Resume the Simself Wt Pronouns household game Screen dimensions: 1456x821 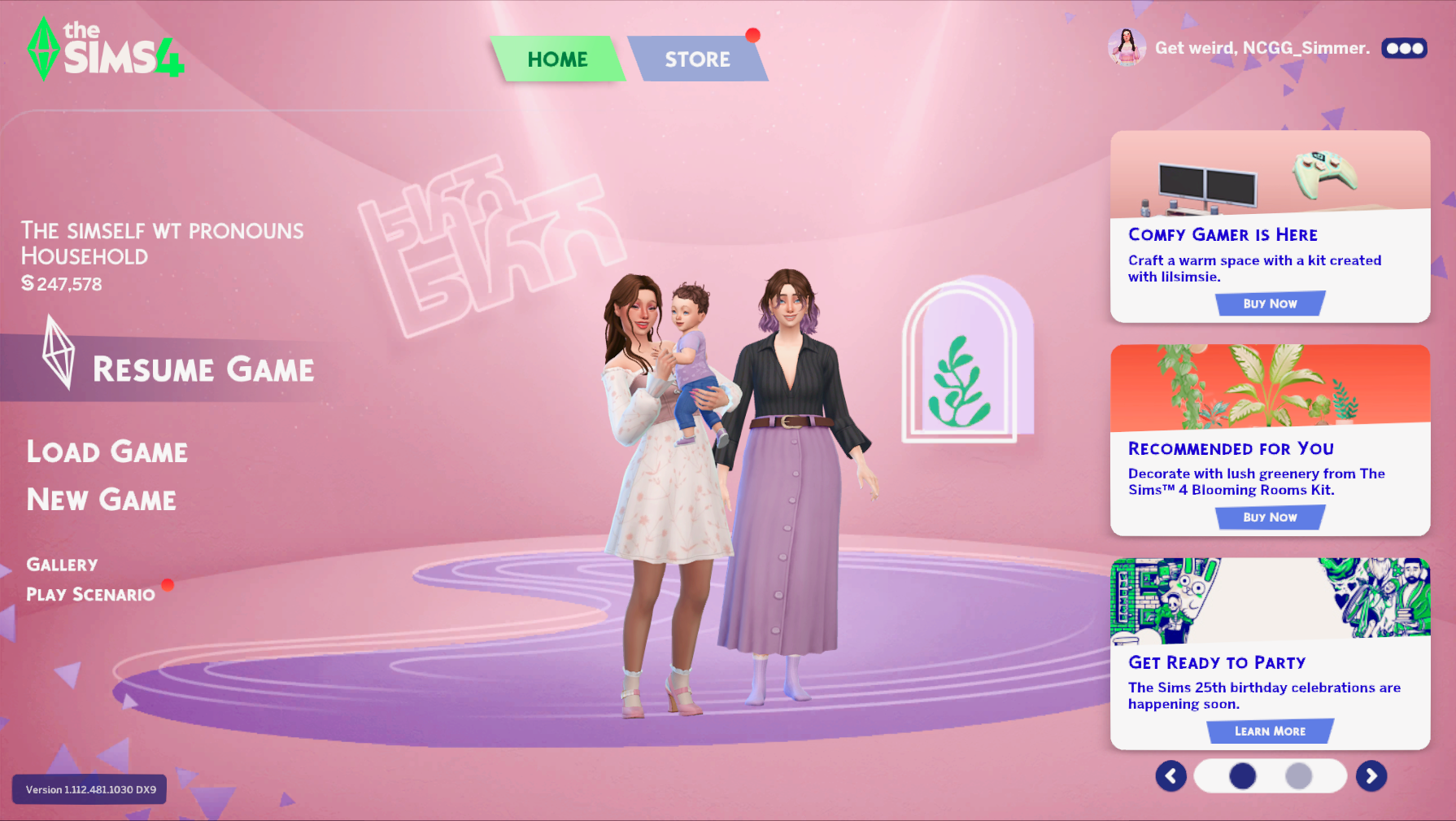203,370
